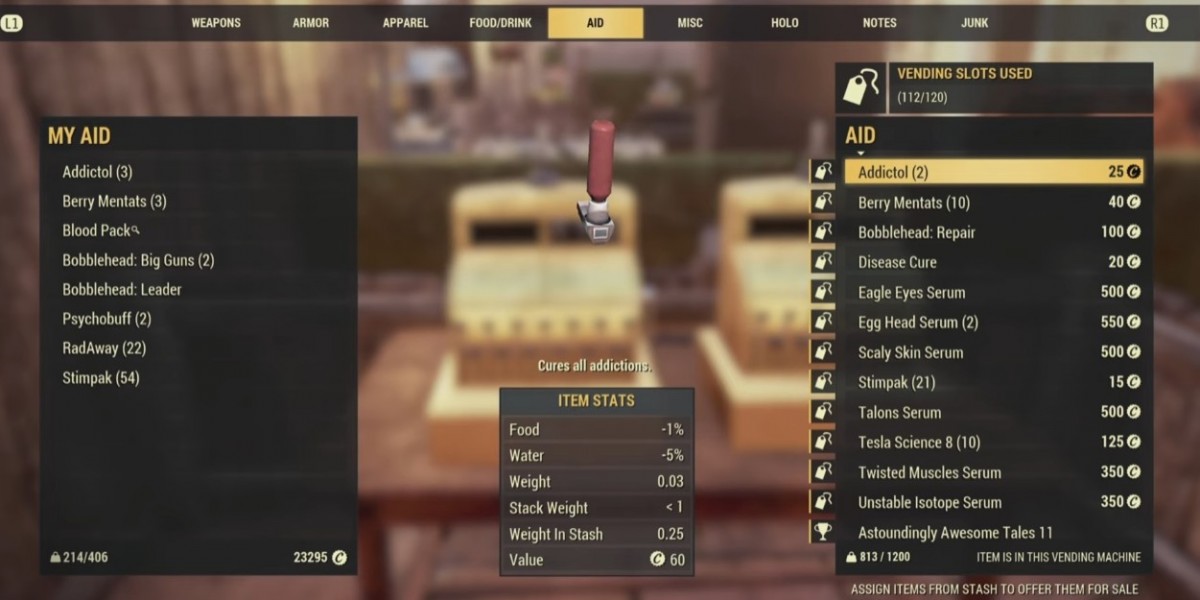Select the Psychobuff (2) row

click(107, 319)
